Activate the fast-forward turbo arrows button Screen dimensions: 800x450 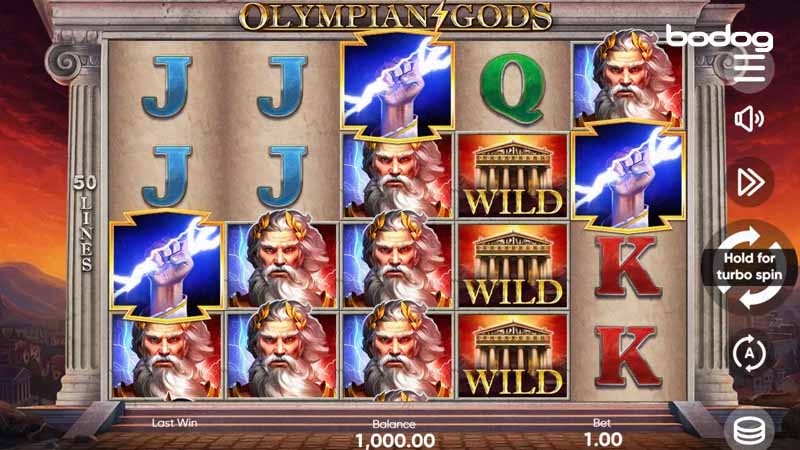tap(749, 182)
